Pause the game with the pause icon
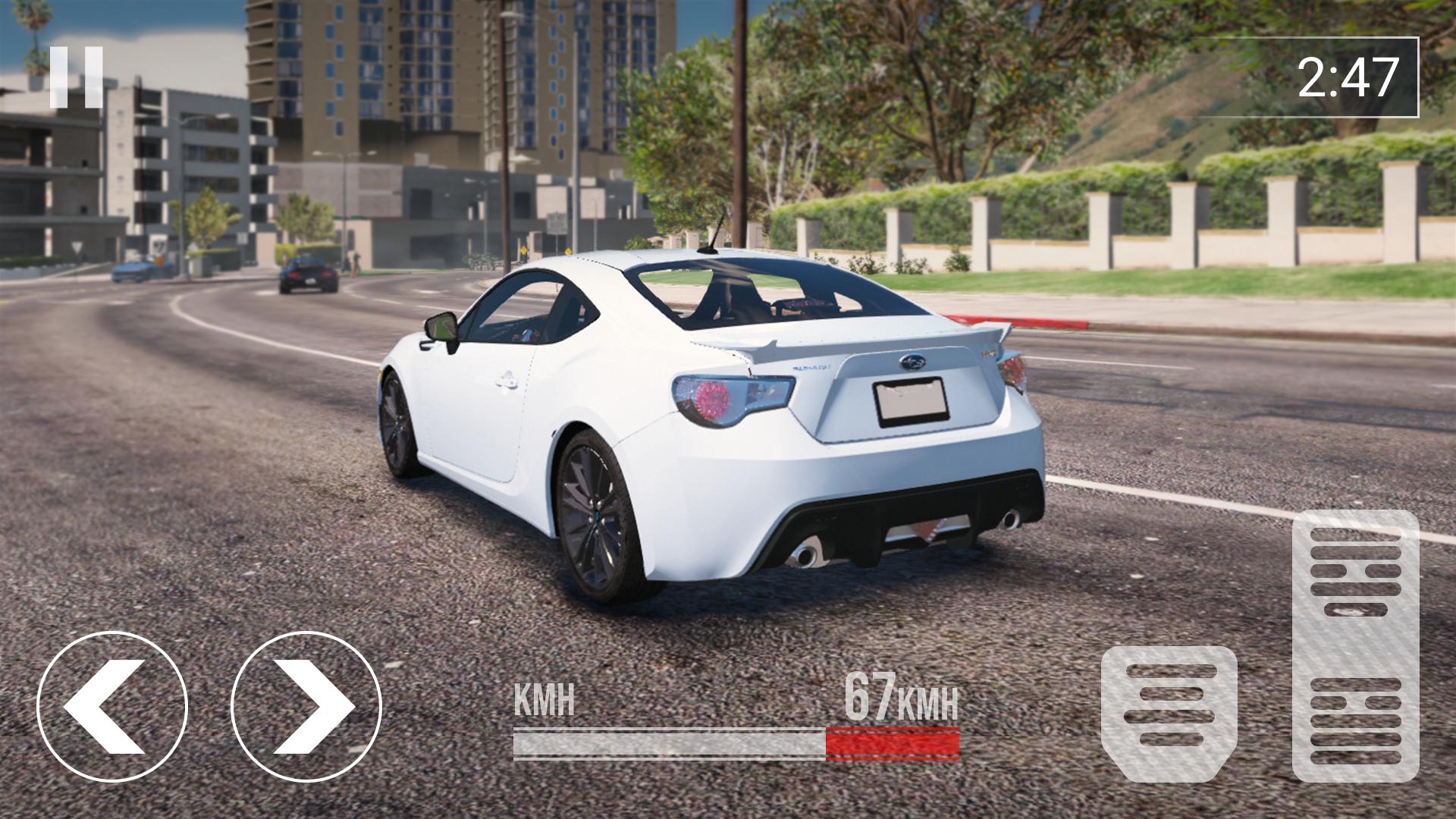Screen dimensions: 1456x819 [77, 77]
